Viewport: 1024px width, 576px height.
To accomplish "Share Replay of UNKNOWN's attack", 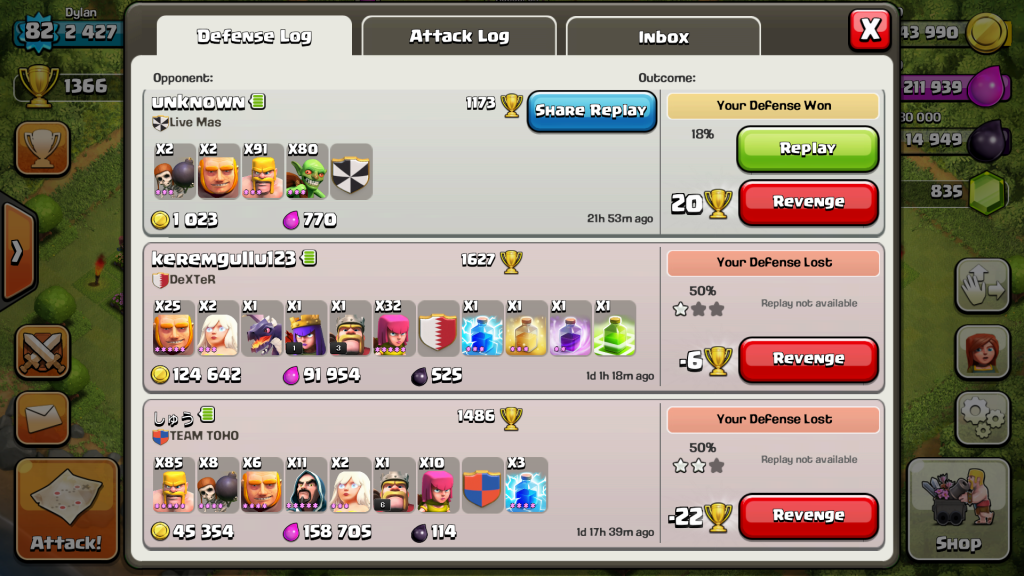I will (591, 111).
